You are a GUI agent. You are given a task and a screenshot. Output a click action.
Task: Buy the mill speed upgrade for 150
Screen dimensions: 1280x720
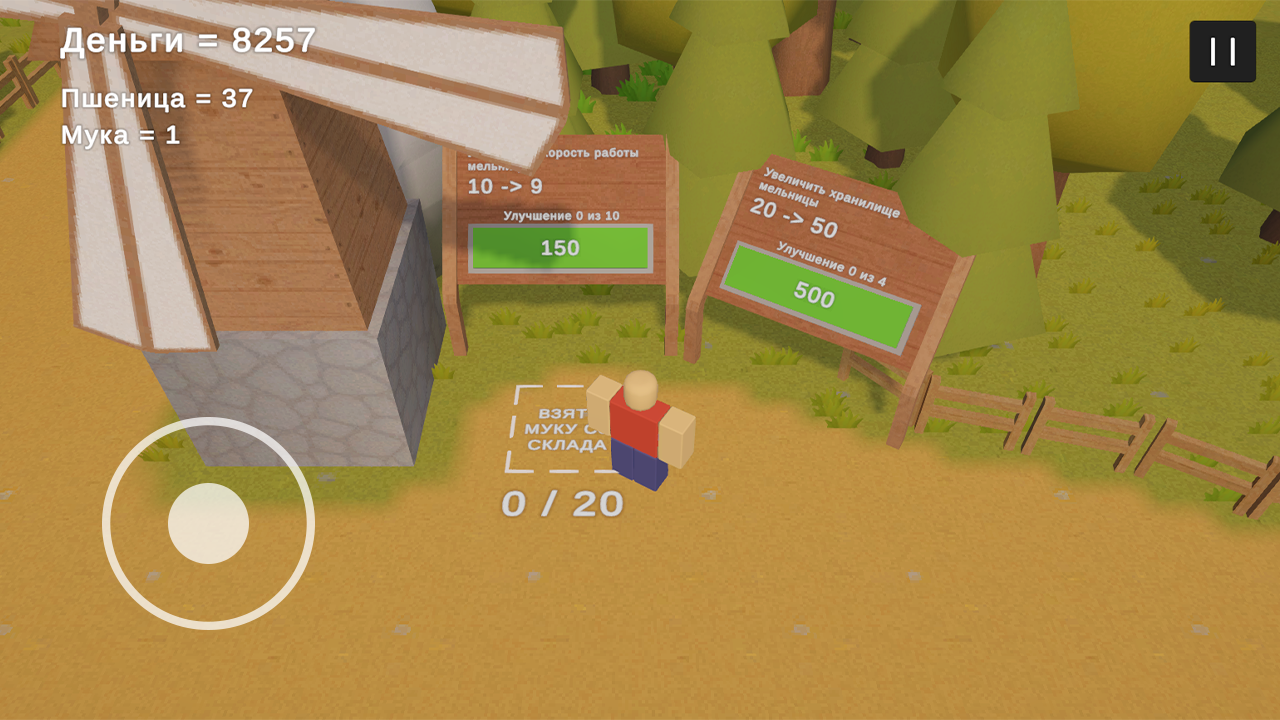[563, 248]
